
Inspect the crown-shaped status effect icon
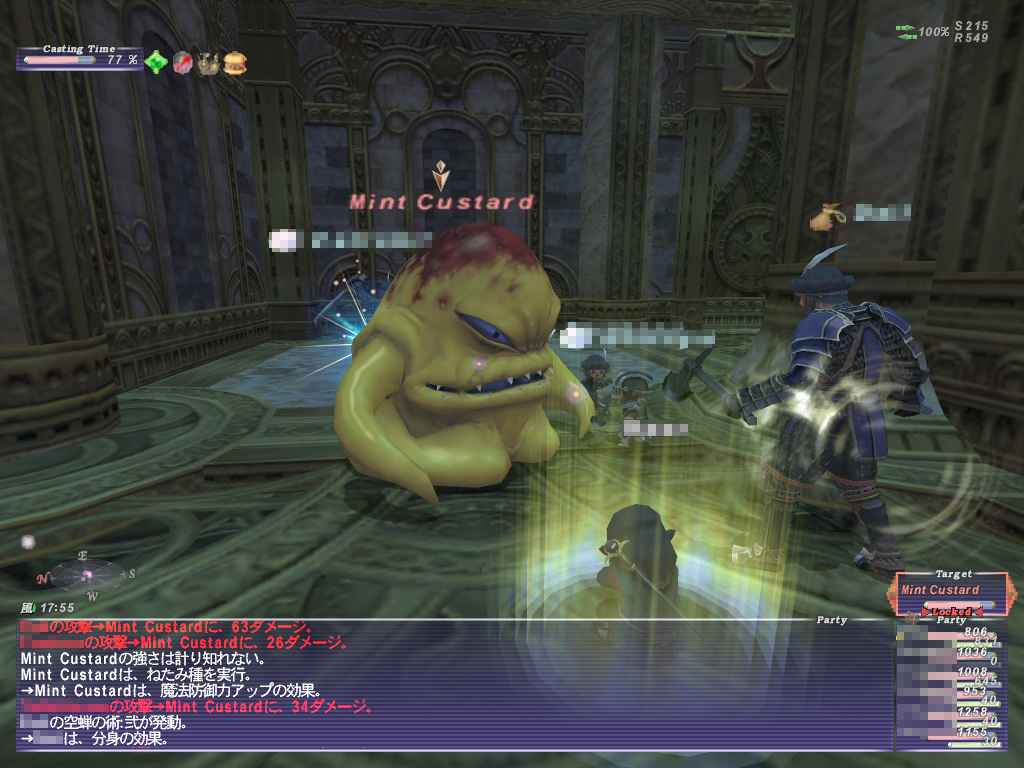[208, 62]
